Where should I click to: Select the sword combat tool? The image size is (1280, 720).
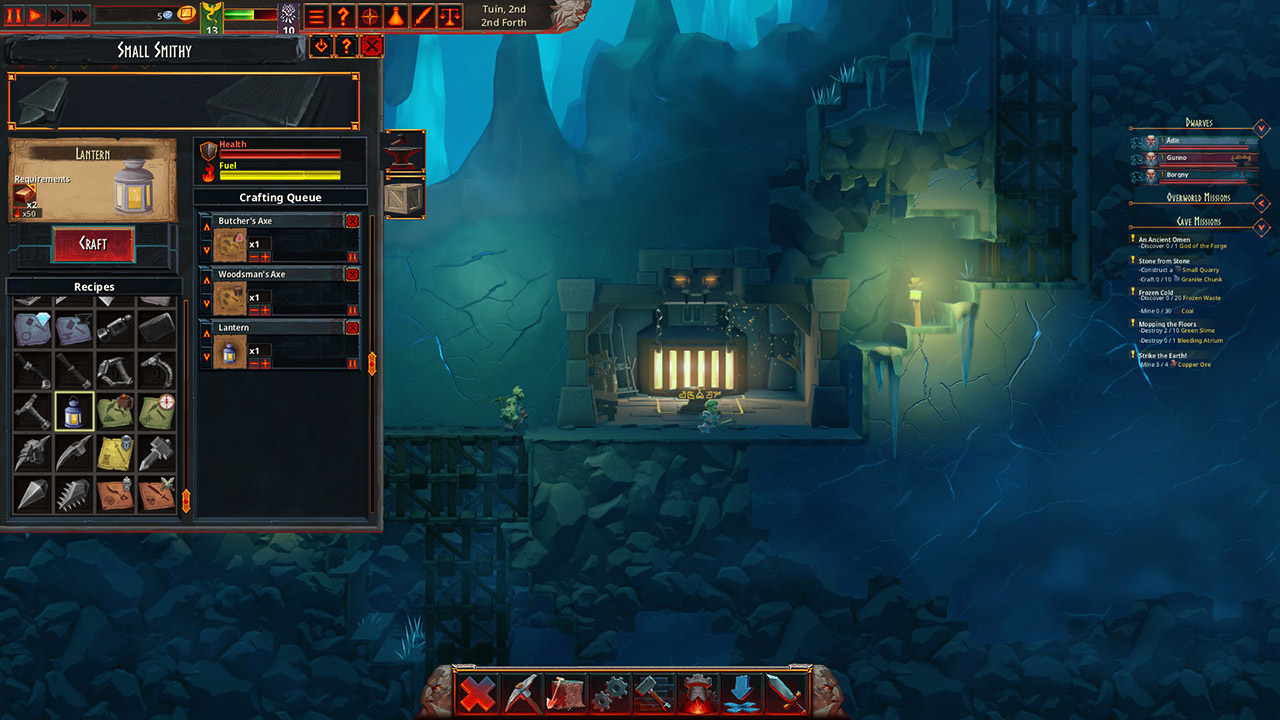coord(786,693)
